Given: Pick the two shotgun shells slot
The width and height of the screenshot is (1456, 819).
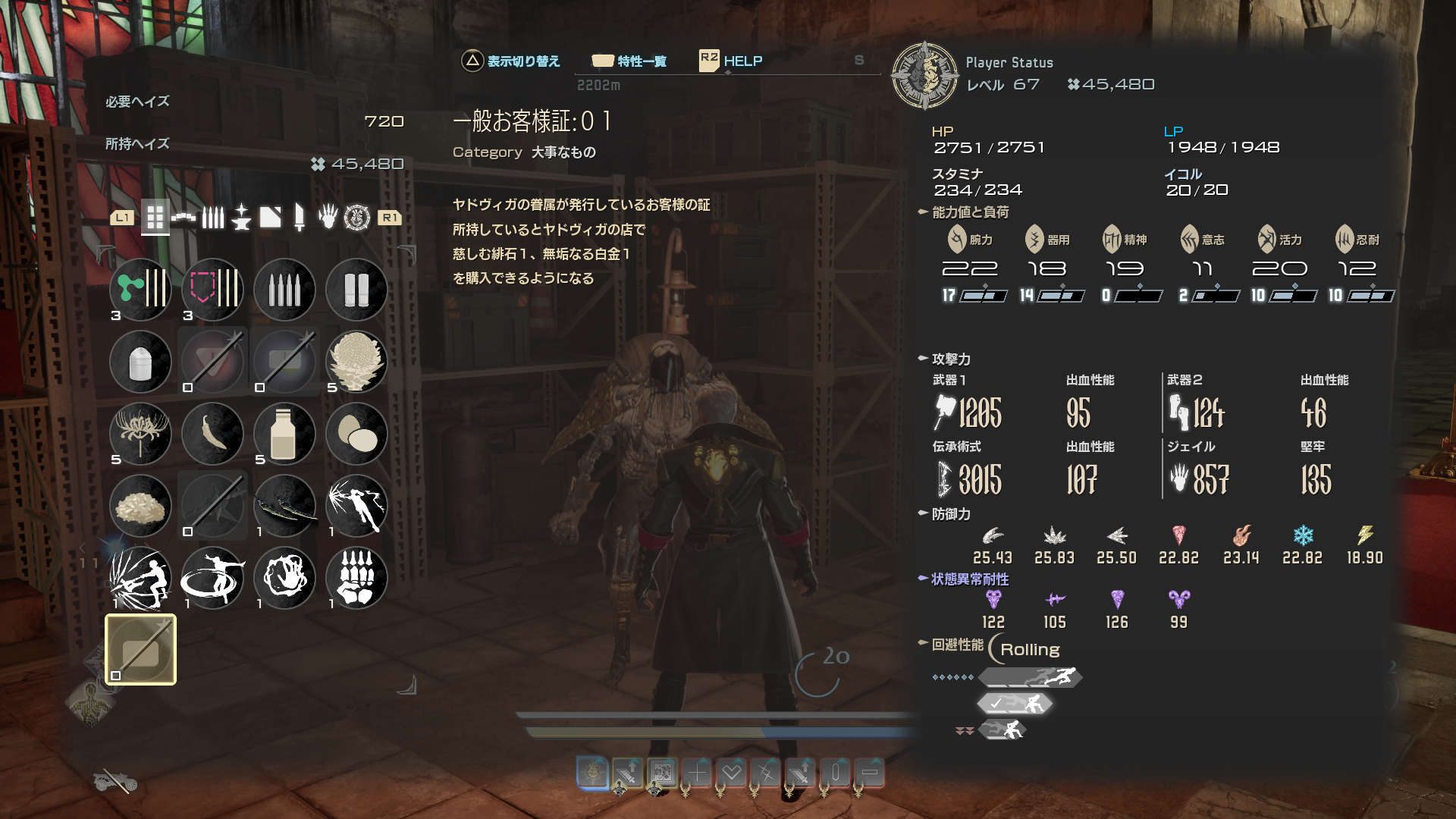Looking at the screenshot, I should (356, 290).
